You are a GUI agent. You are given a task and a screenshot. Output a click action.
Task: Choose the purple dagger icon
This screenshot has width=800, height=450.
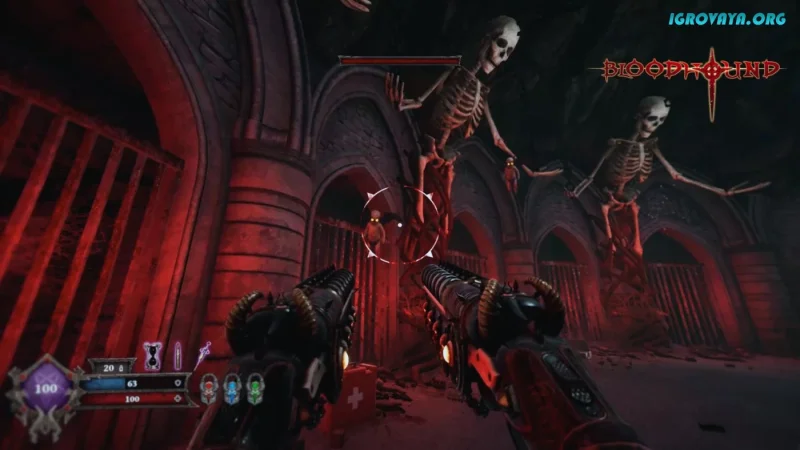pos(204,350)
